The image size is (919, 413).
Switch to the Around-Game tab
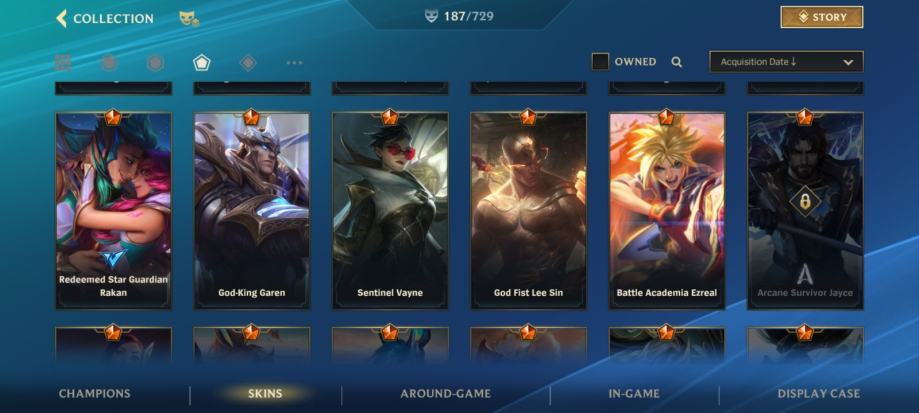tap(445, 394)
